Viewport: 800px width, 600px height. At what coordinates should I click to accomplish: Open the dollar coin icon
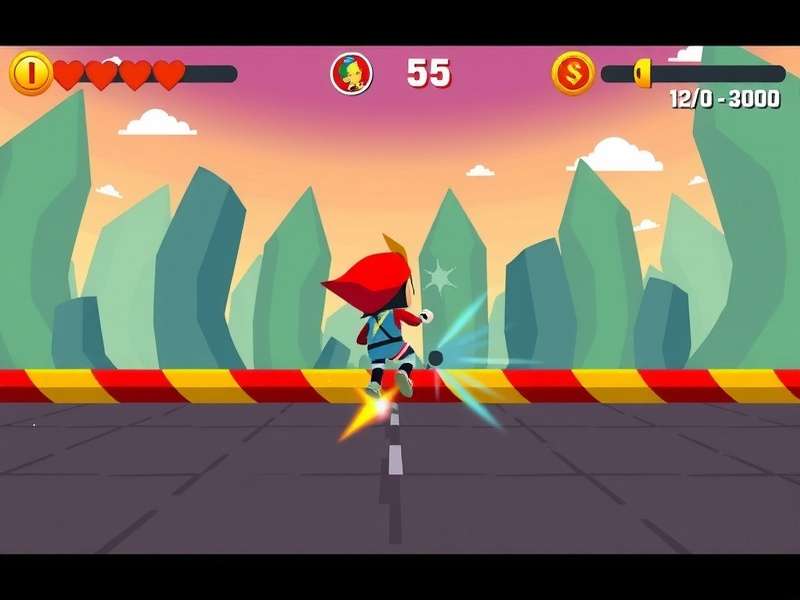(573, 73)
